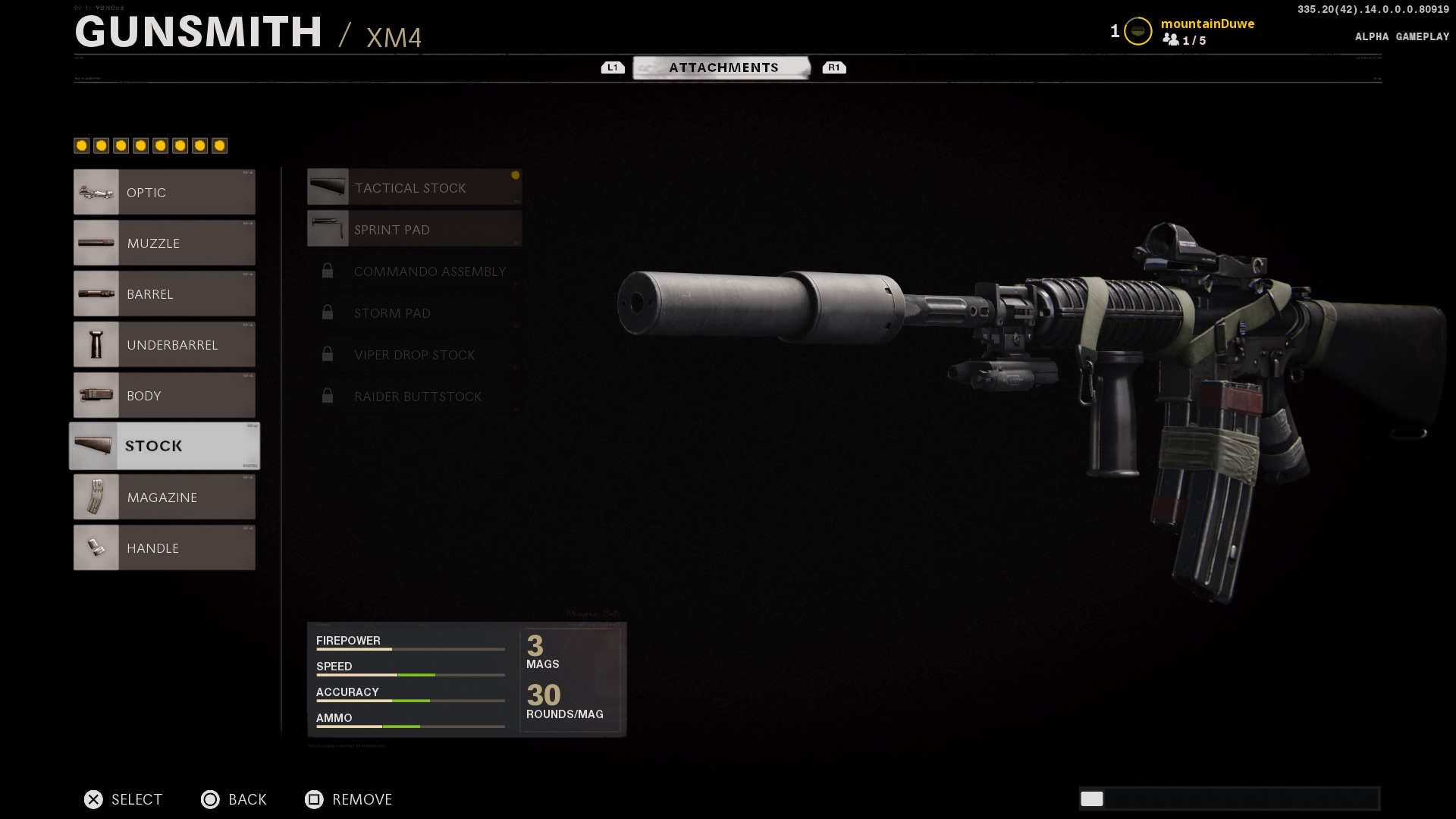Select the Tactical Stock attachment
The width and height of the screenshot is (1456, 819).
tap(414, 187)
